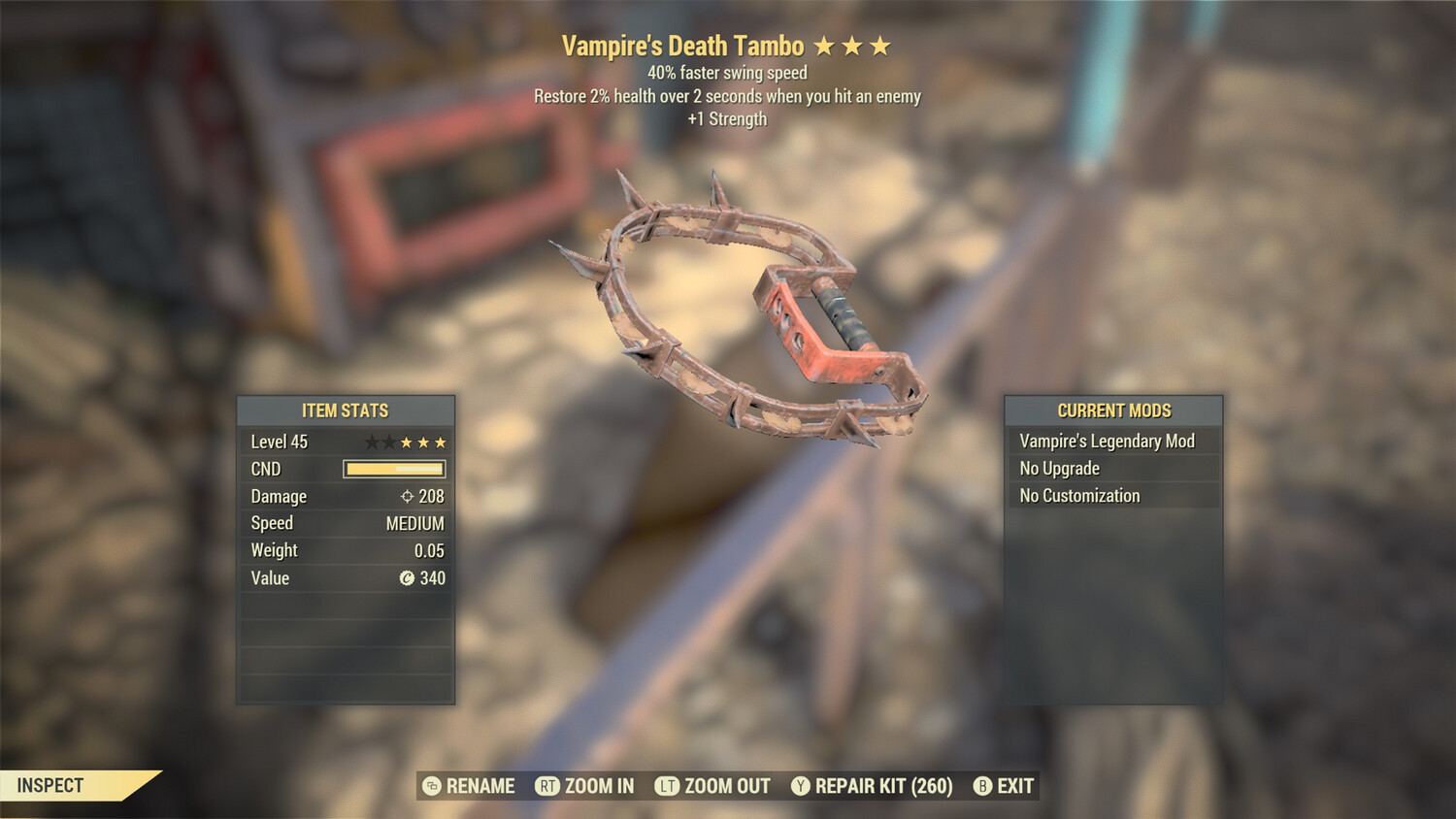The image size is (1456, 819).
Task: Use Repair Kit (260) option
Action: point(872,786)
